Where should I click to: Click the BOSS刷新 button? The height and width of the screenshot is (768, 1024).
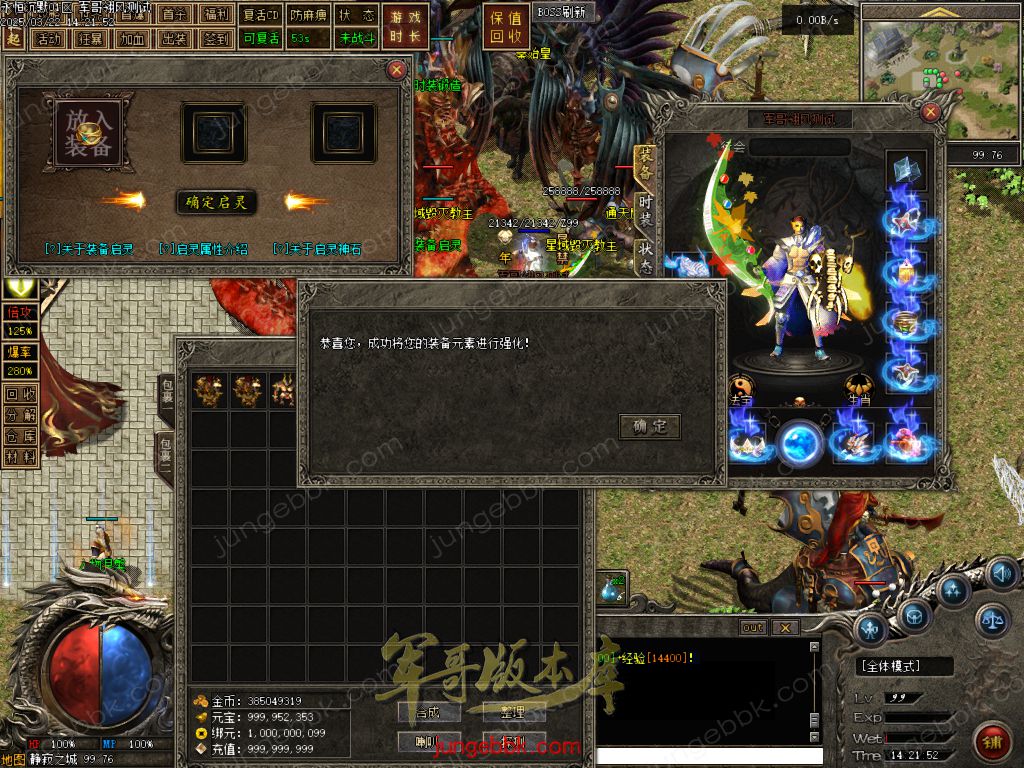point(563,13)
